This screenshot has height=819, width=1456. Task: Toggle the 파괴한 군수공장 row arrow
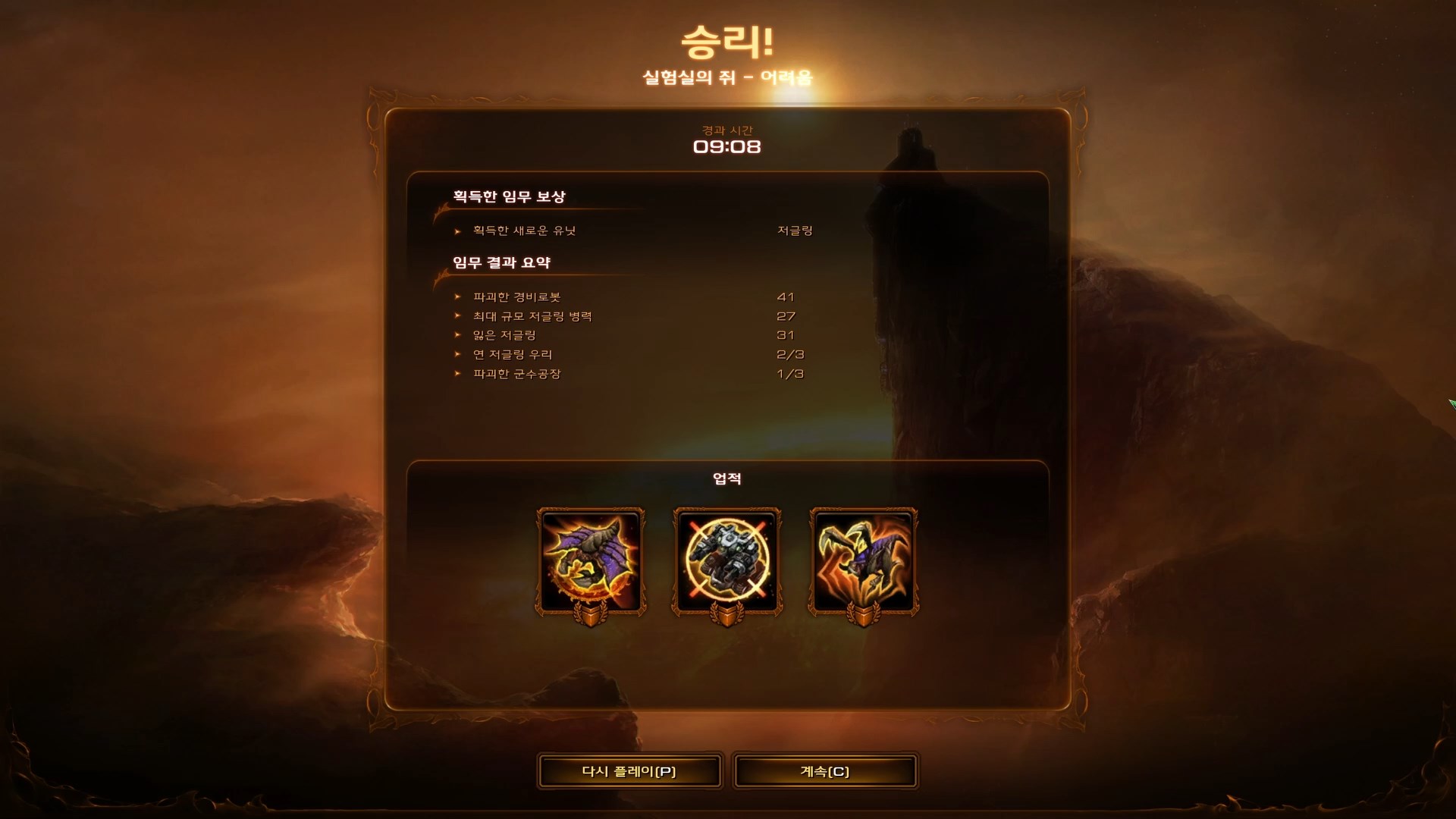point(457,373)
